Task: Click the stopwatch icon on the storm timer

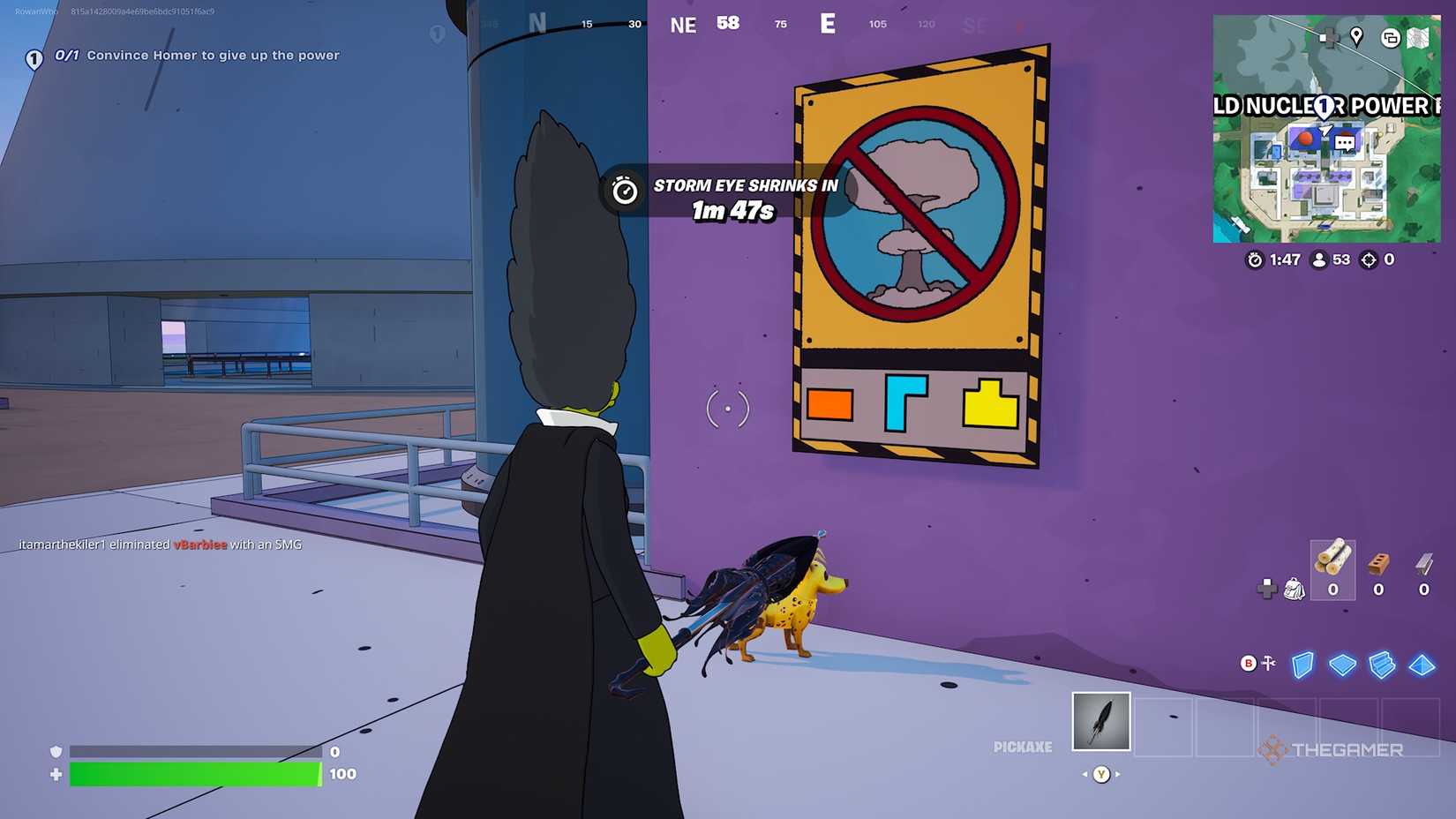Action: 624,192
